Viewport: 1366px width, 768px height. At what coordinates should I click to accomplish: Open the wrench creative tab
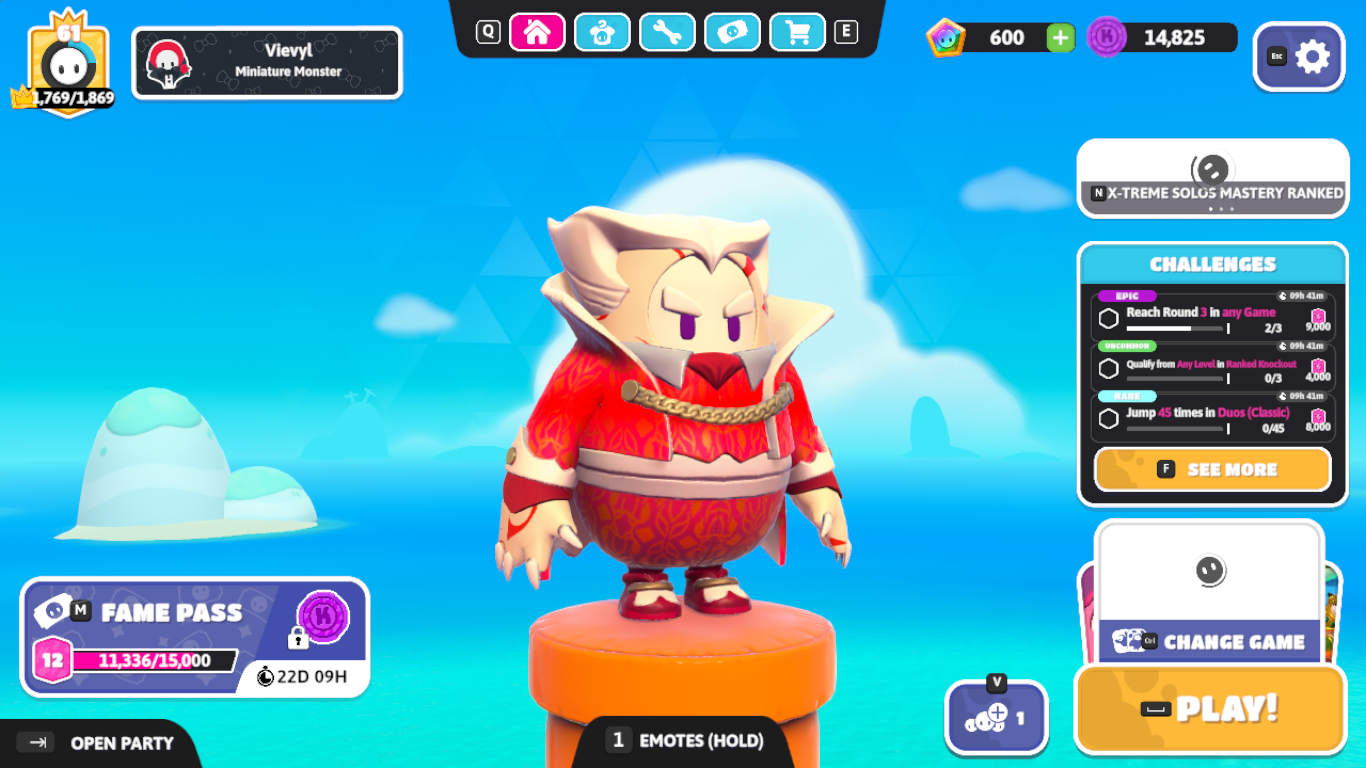click(667, 32)
